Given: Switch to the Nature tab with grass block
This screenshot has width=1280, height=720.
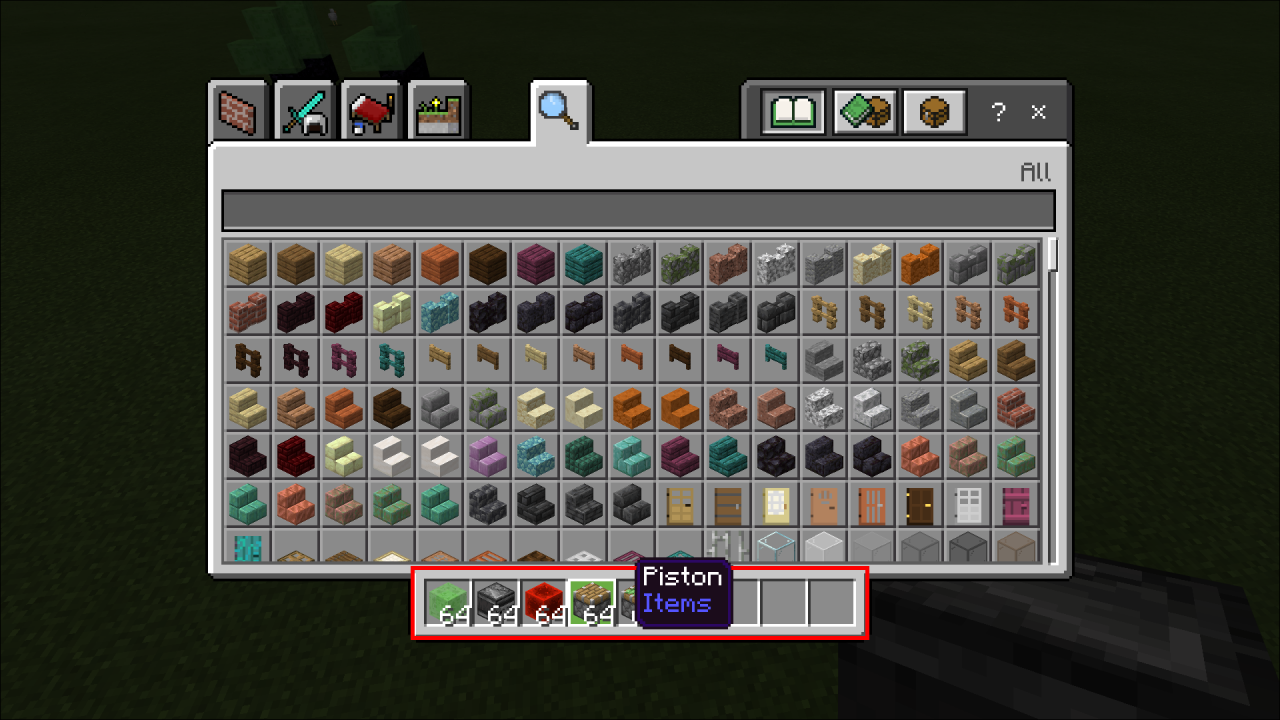Looking at the screenshot, I should click(438, 110).
